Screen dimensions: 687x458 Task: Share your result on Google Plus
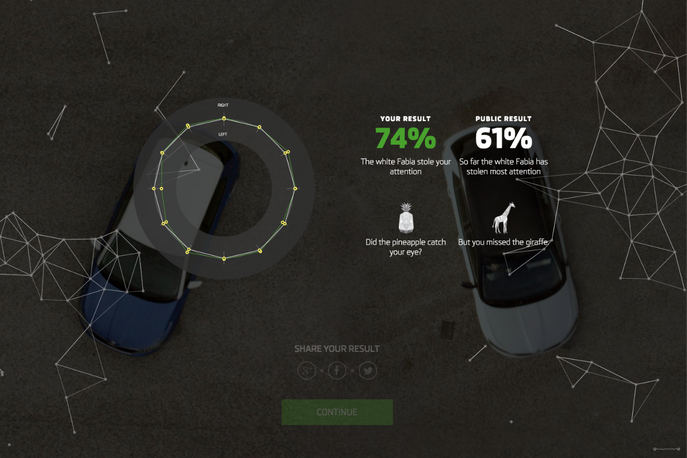[x=307, y=370]
